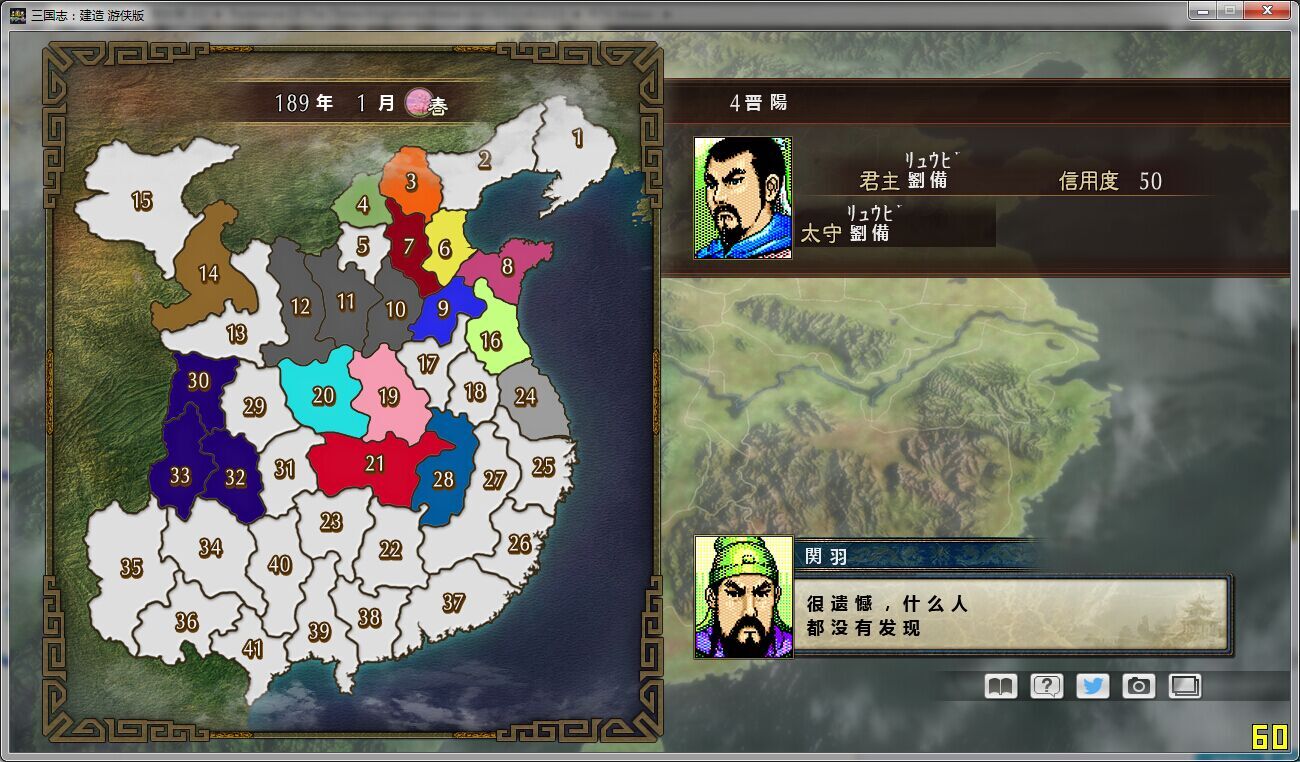Select province 4 Jinyang on the map
This screenshot has width=1300, height=762.
point(362,203)
